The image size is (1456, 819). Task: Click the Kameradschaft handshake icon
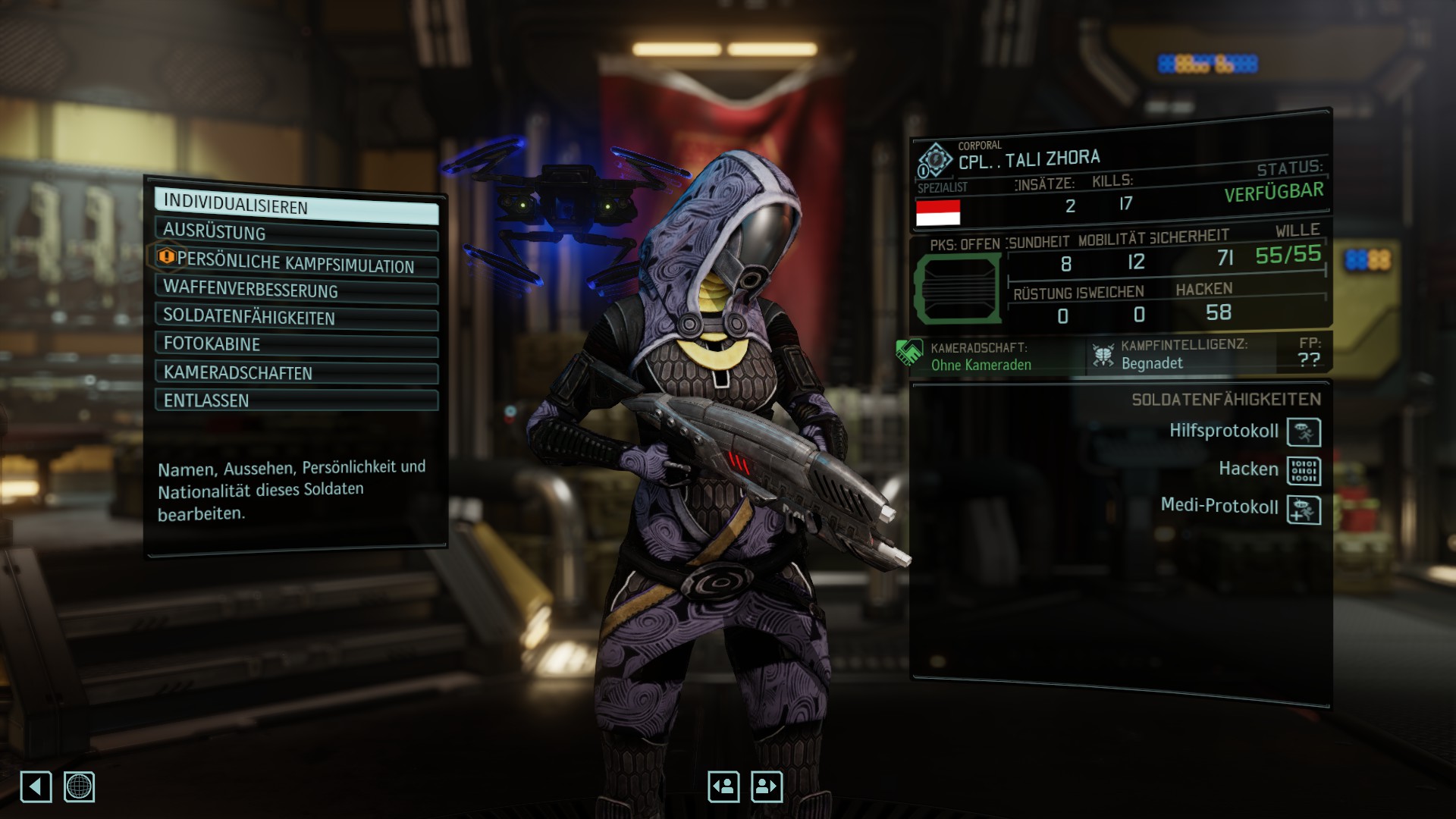tap(908, 353)
